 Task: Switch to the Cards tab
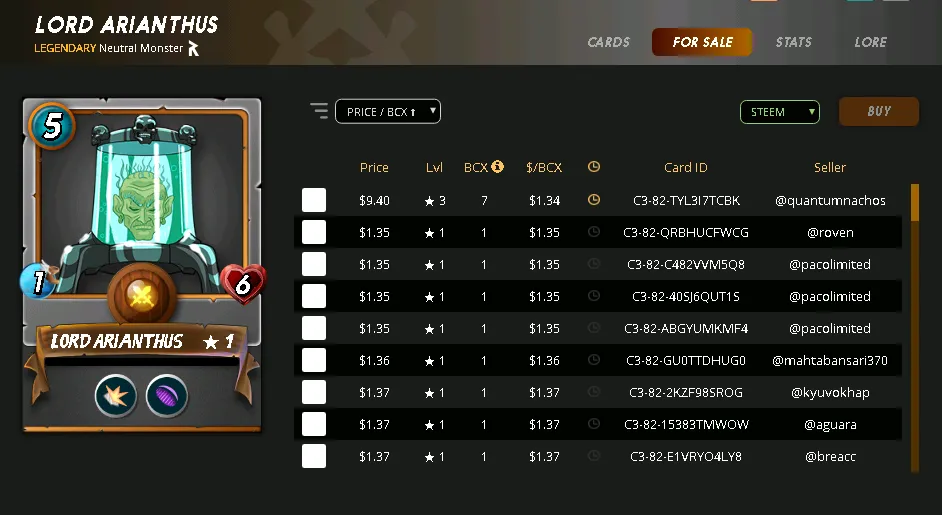(608, 42)
